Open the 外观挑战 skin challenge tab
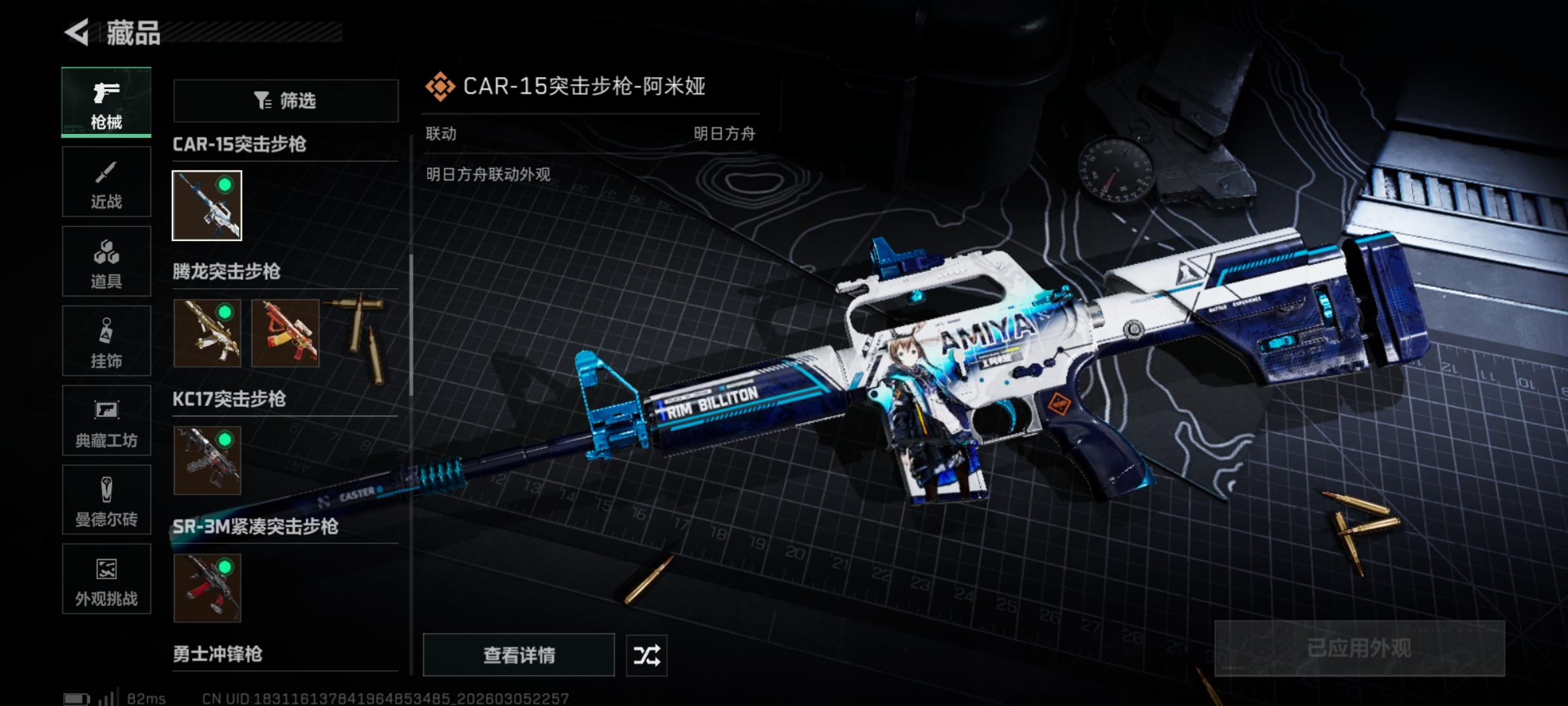 click(x=106, y=579)
